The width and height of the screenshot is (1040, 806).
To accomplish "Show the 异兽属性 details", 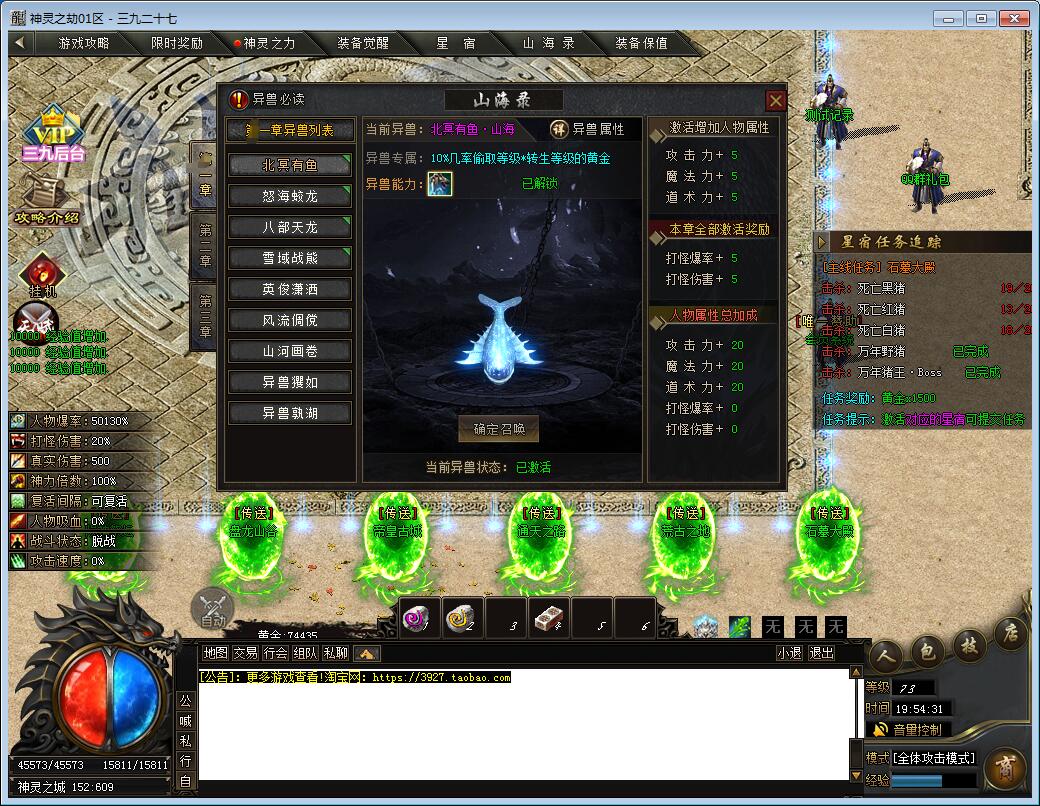I will pos(588,129).
